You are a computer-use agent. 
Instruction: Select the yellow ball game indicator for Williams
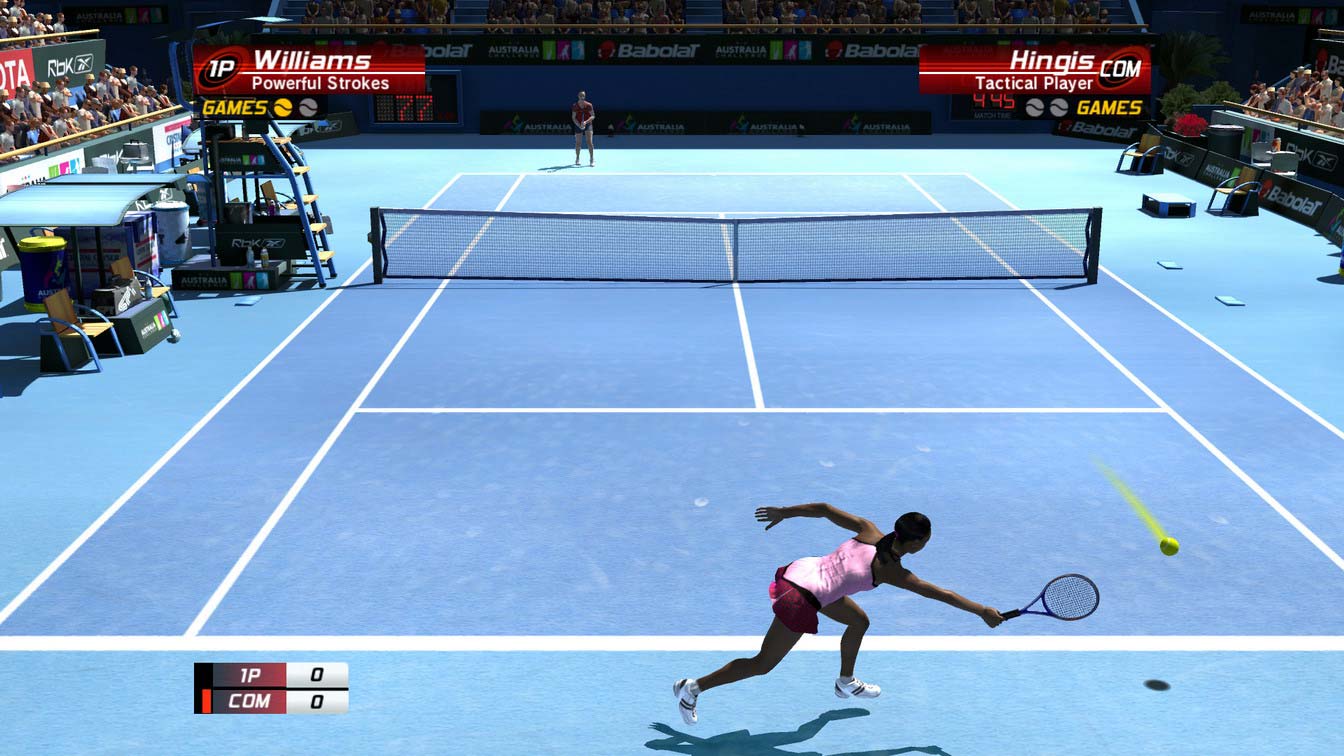283,108
